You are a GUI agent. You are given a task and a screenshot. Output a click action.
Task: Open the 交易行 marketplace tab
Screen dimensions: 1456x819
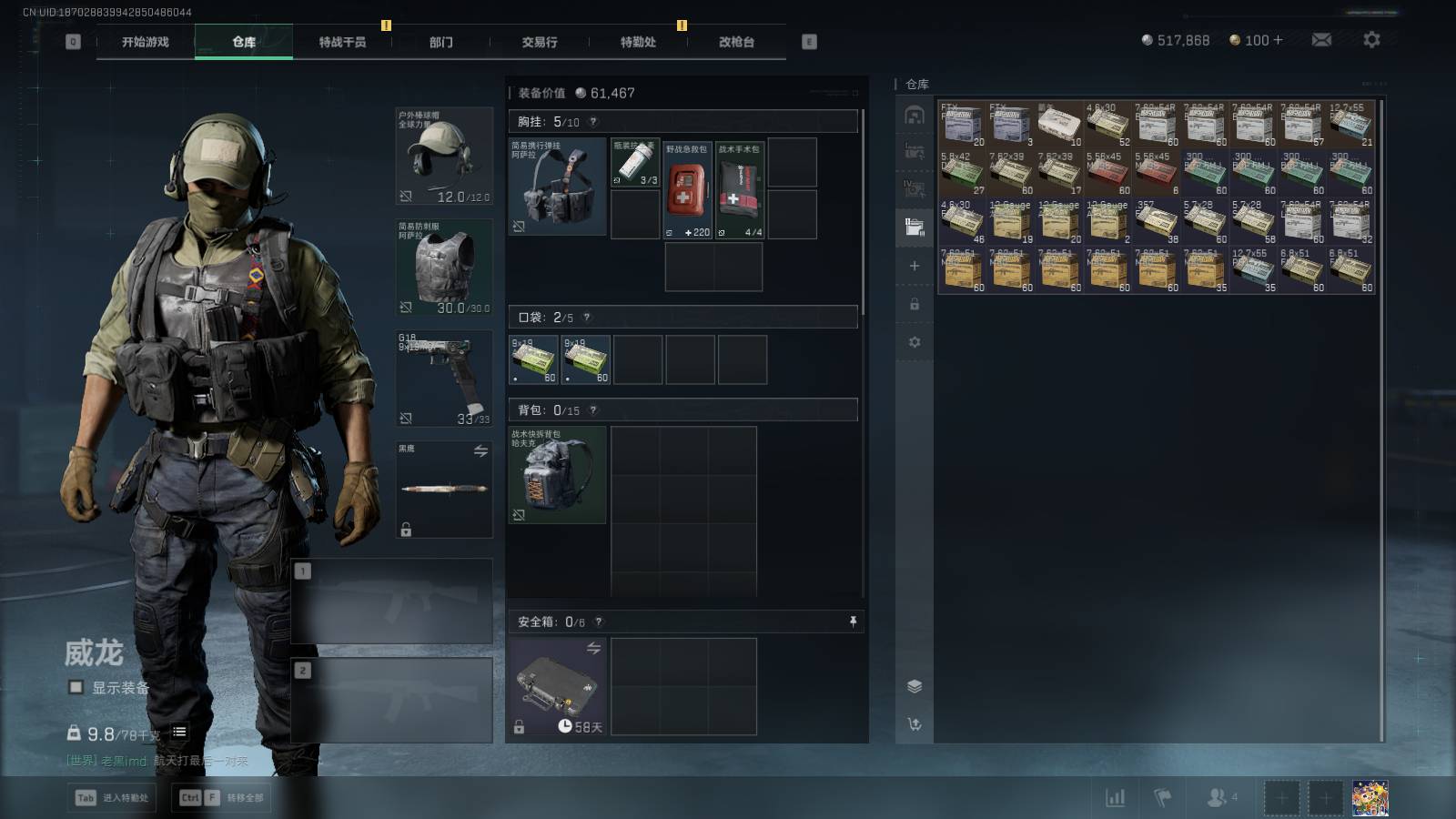click(540, 42)
